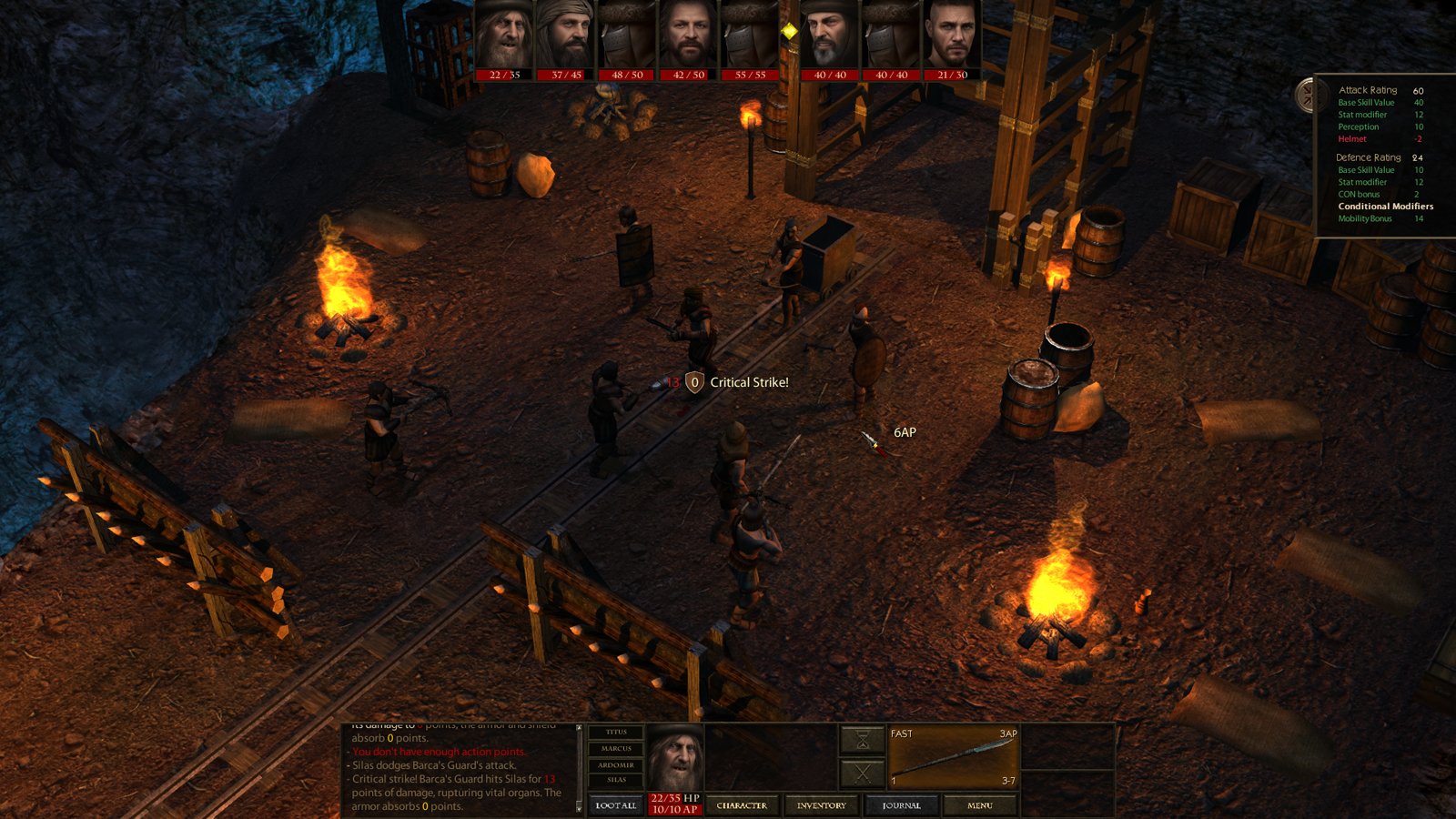Select the Fast spear attack icon
Image resolution: width=1456 pixels, height=819 pixels.
(x=951, y=757)
